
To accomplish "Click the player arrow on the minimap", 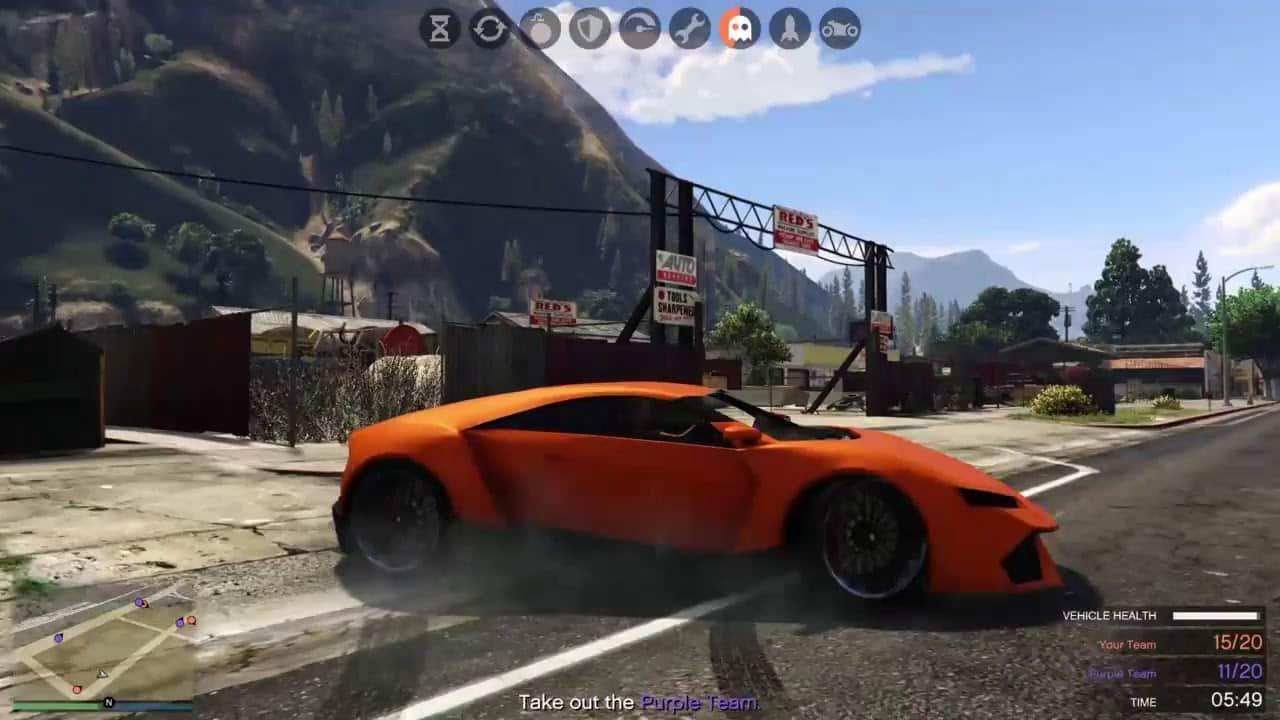I will pos(102,674).
